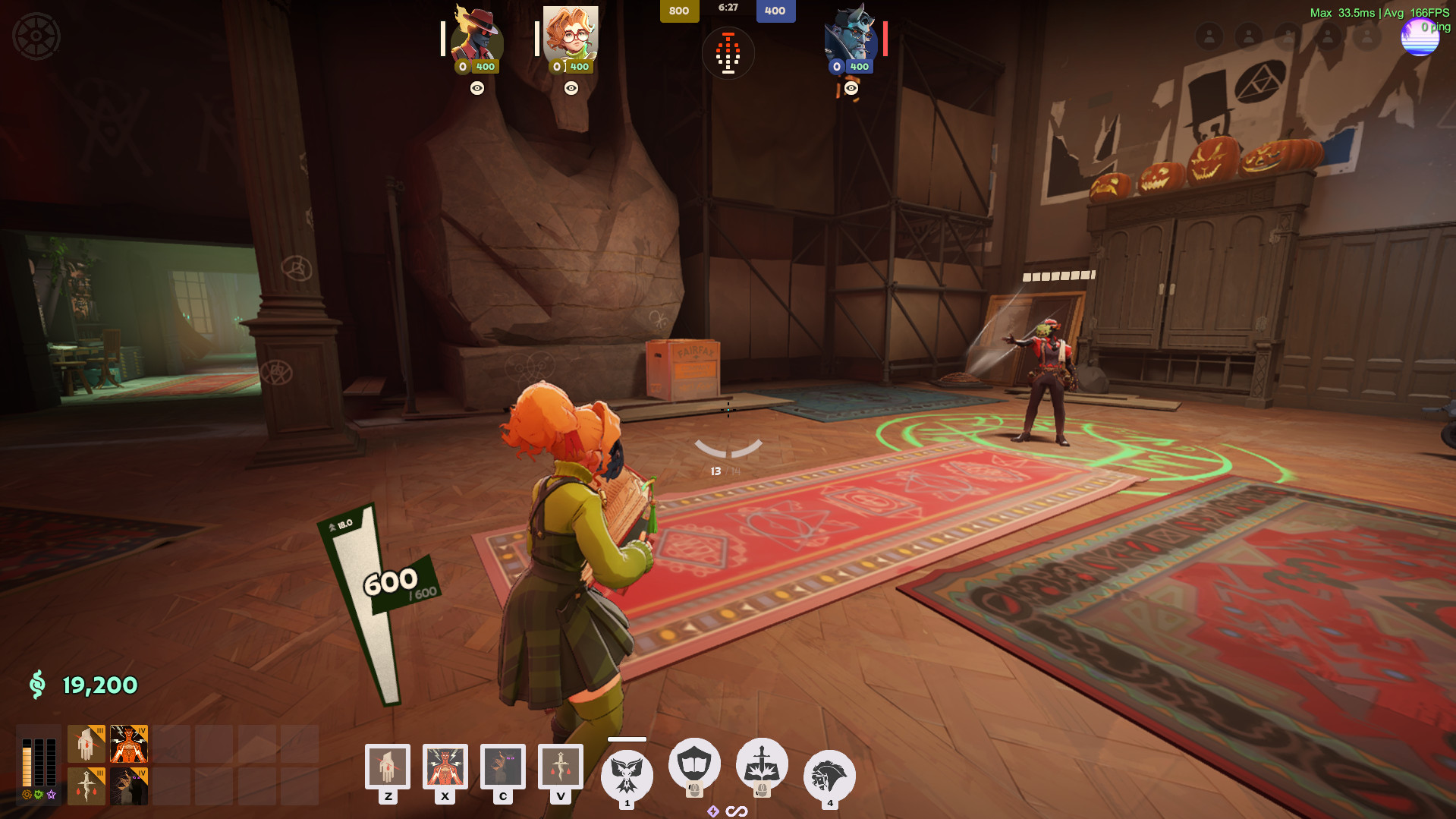Screen dimensions: 1456x819
Task: Use the purple-eyed shadow item in the C slot
Action: pyautogui.click(x=502, y=767)
